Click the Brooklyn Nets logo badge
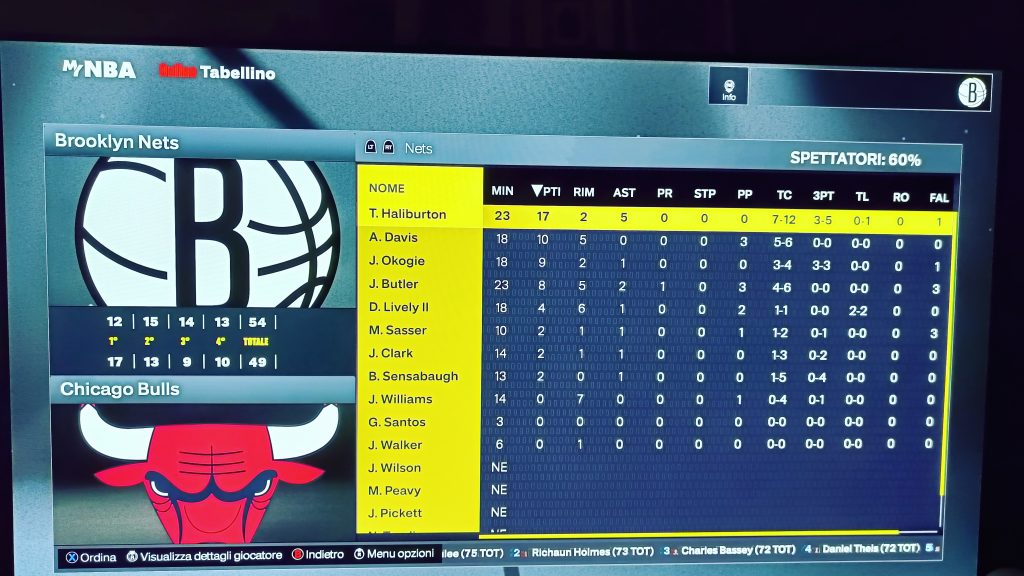The width and height of the screenshot is (1024, 576). [973, 93]
